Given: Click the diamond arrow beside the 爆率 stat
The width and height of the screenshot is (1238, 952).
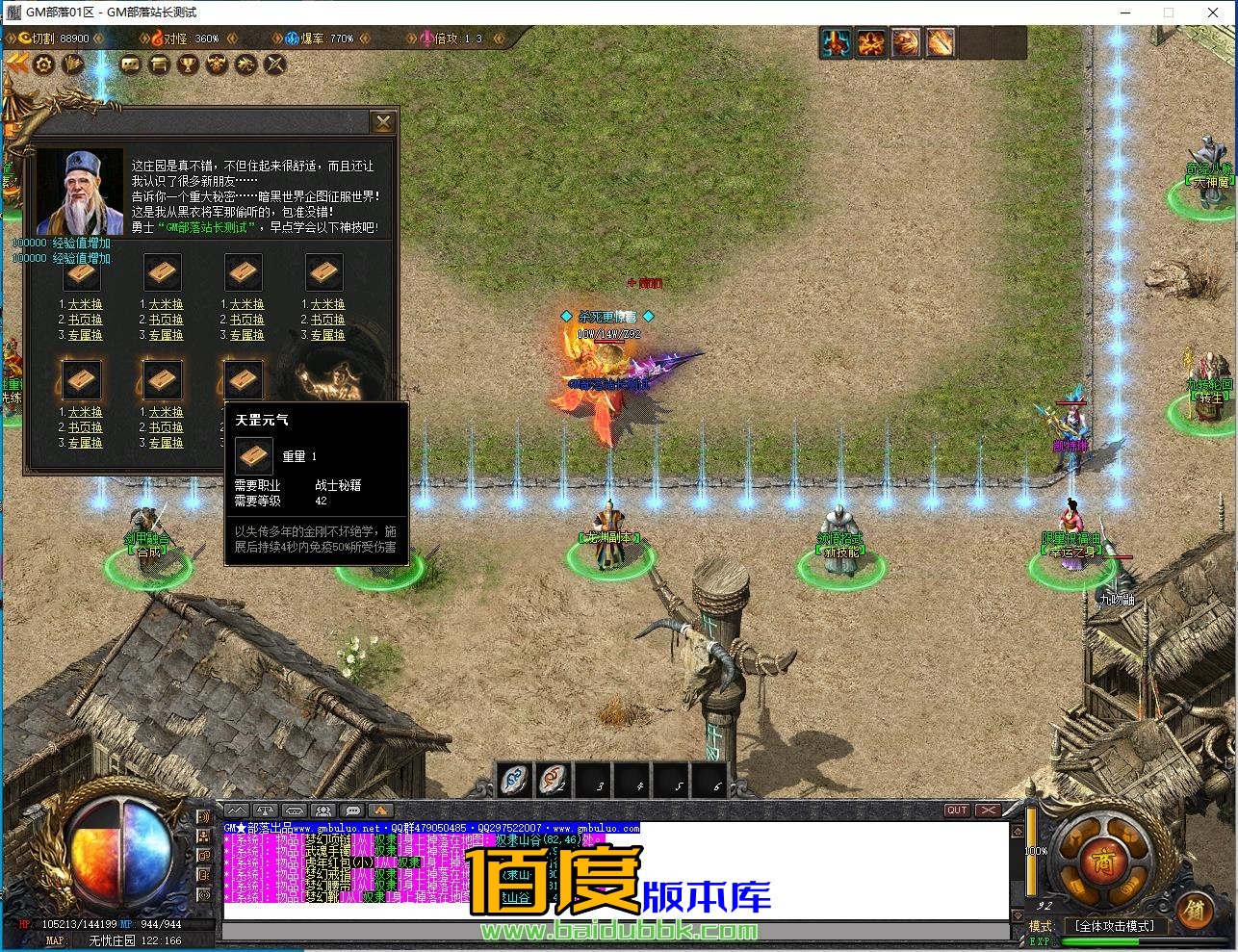Looking at the screenshot, I should tap(277, 39).
